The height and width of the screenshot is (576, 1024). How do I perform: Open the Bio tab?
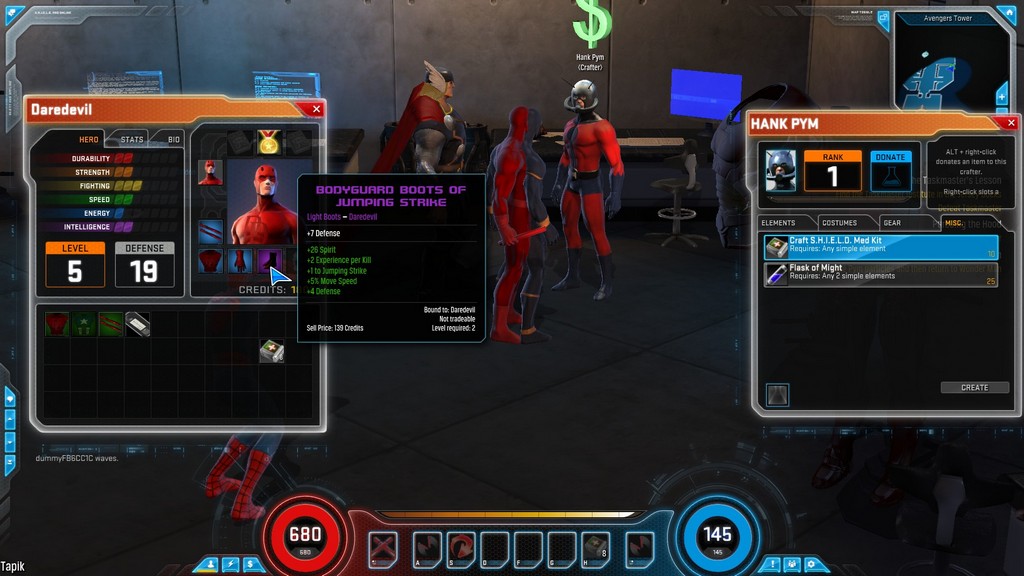click(173, 139)
